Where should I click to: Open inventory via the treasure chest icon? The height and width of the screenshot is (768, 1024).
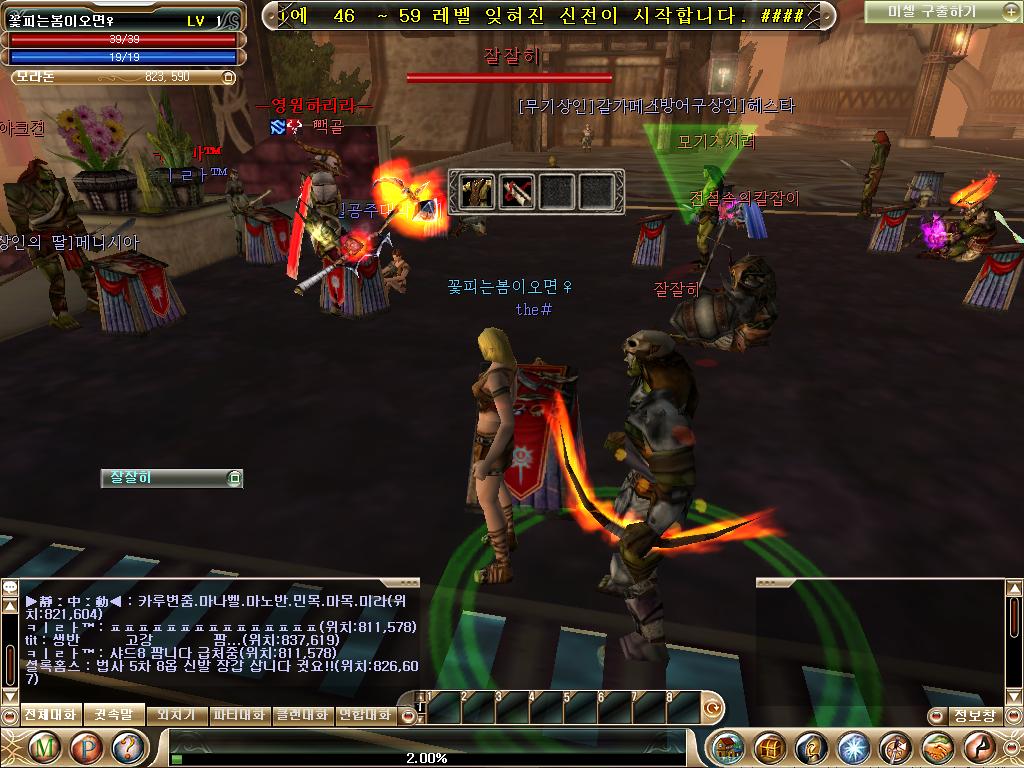tap(770, 747)
